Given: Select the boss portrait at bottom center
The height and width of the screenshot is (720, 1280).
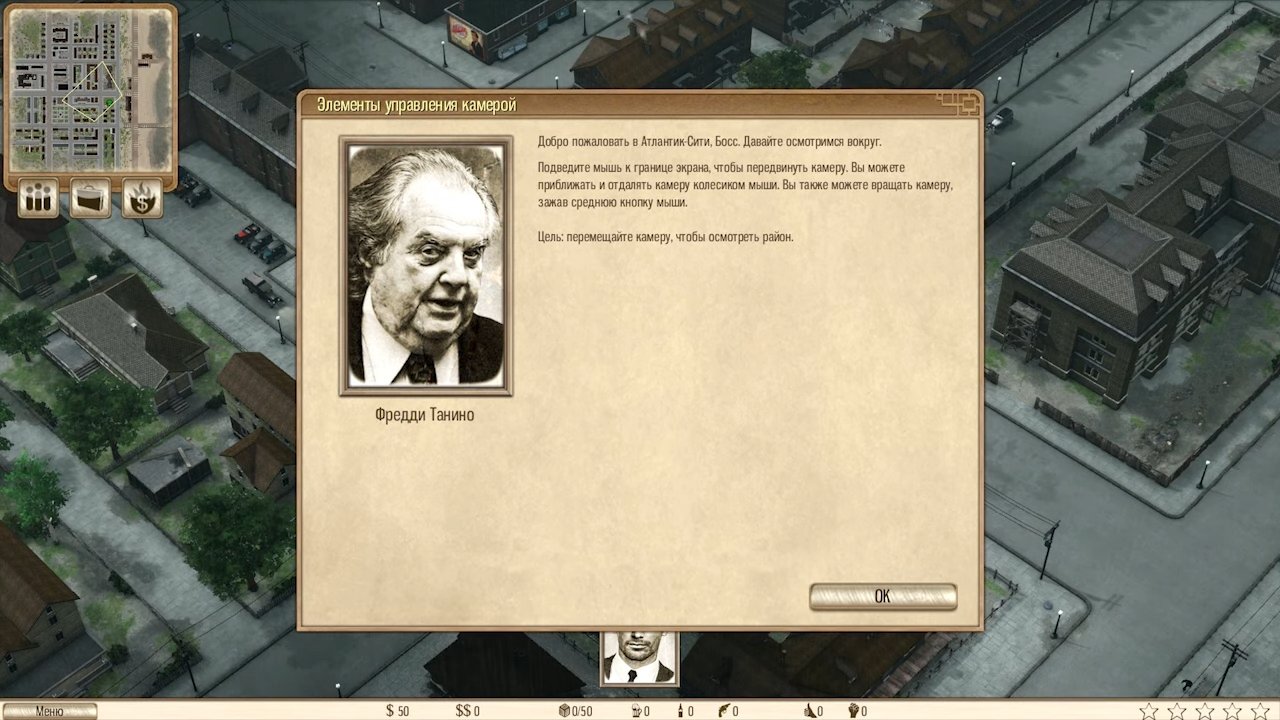Looking at the screenshot, I should [x=639, y=658].
